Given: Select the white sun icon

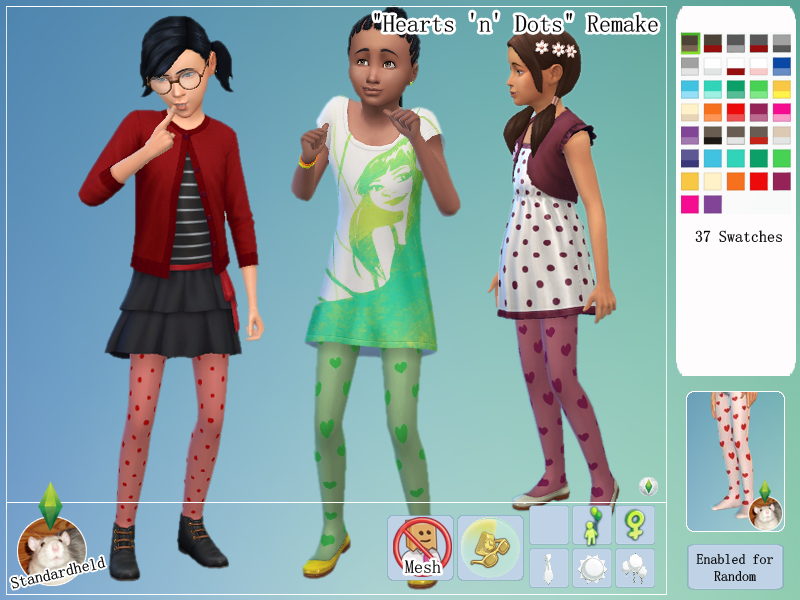Looking at the screenshot, I should click(x=592, y=568).
